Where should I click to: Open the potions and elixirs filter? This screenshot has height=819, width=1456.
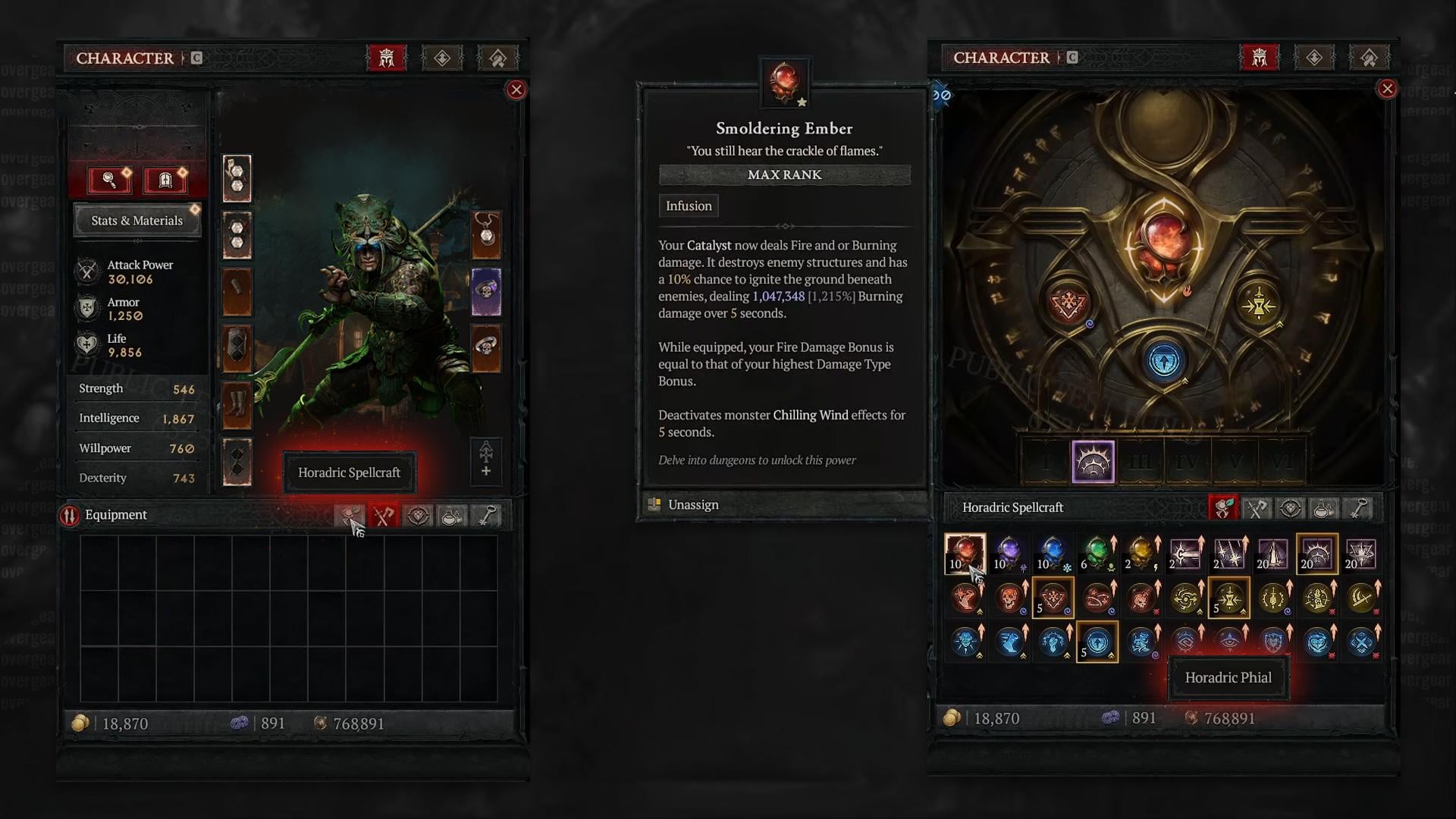451,515
